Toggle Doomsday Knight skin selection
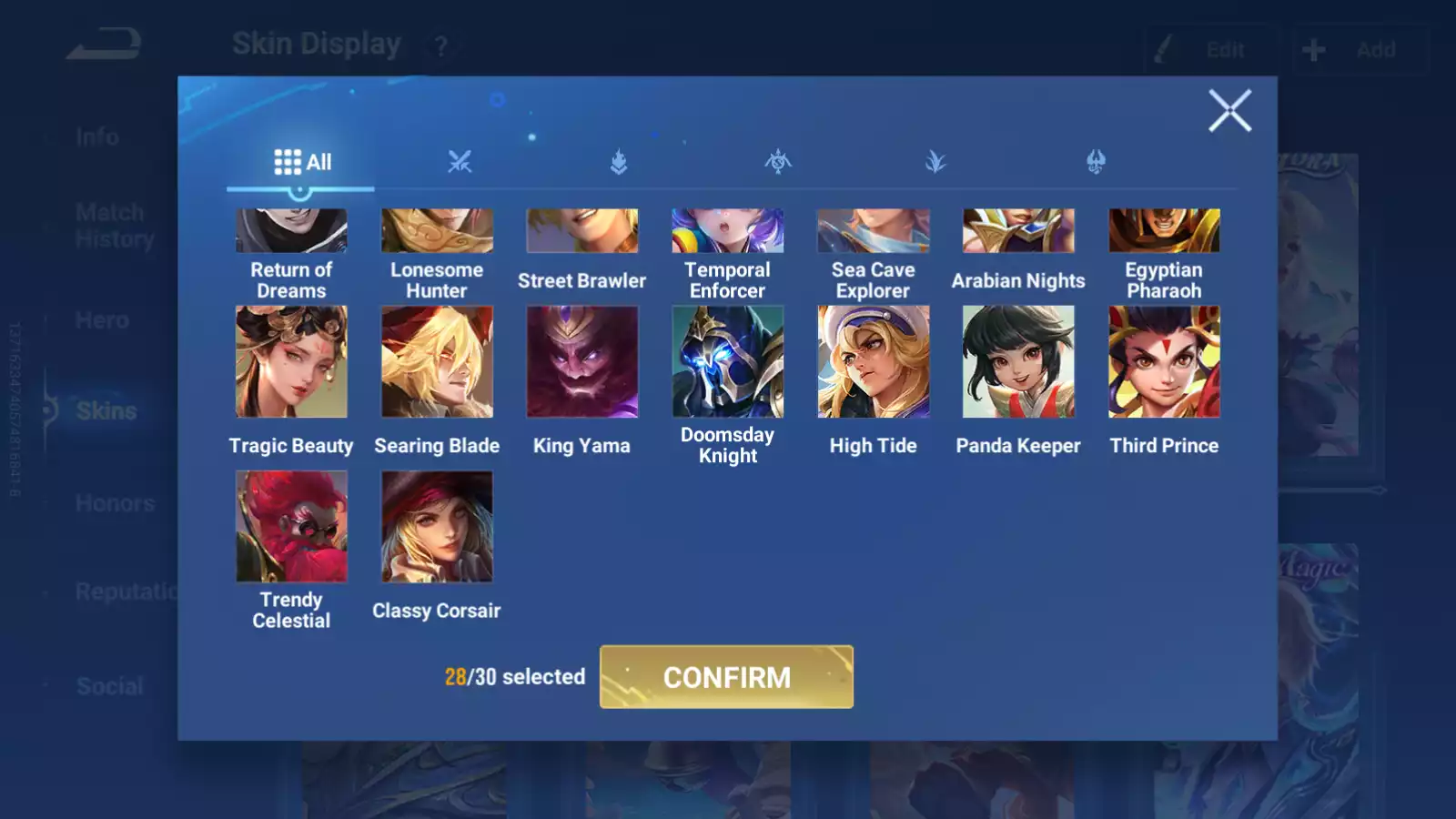This screenshot has height=819, width=1456. click(727, 361)
